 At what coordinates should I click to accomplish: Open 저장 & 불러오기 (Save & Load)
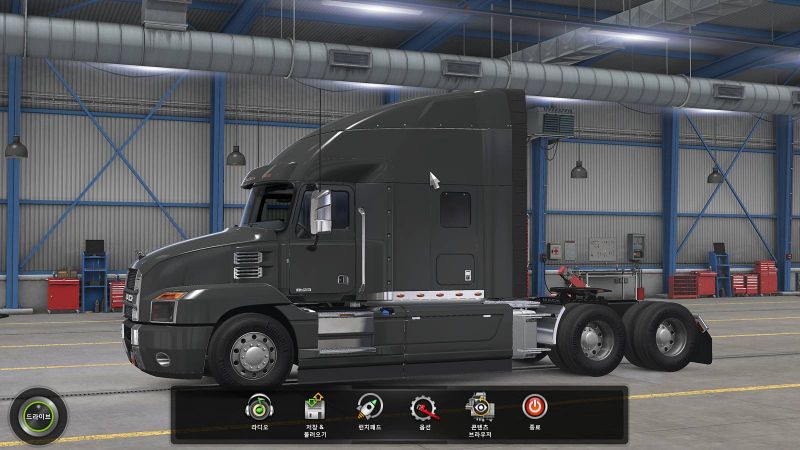point(315,408)
